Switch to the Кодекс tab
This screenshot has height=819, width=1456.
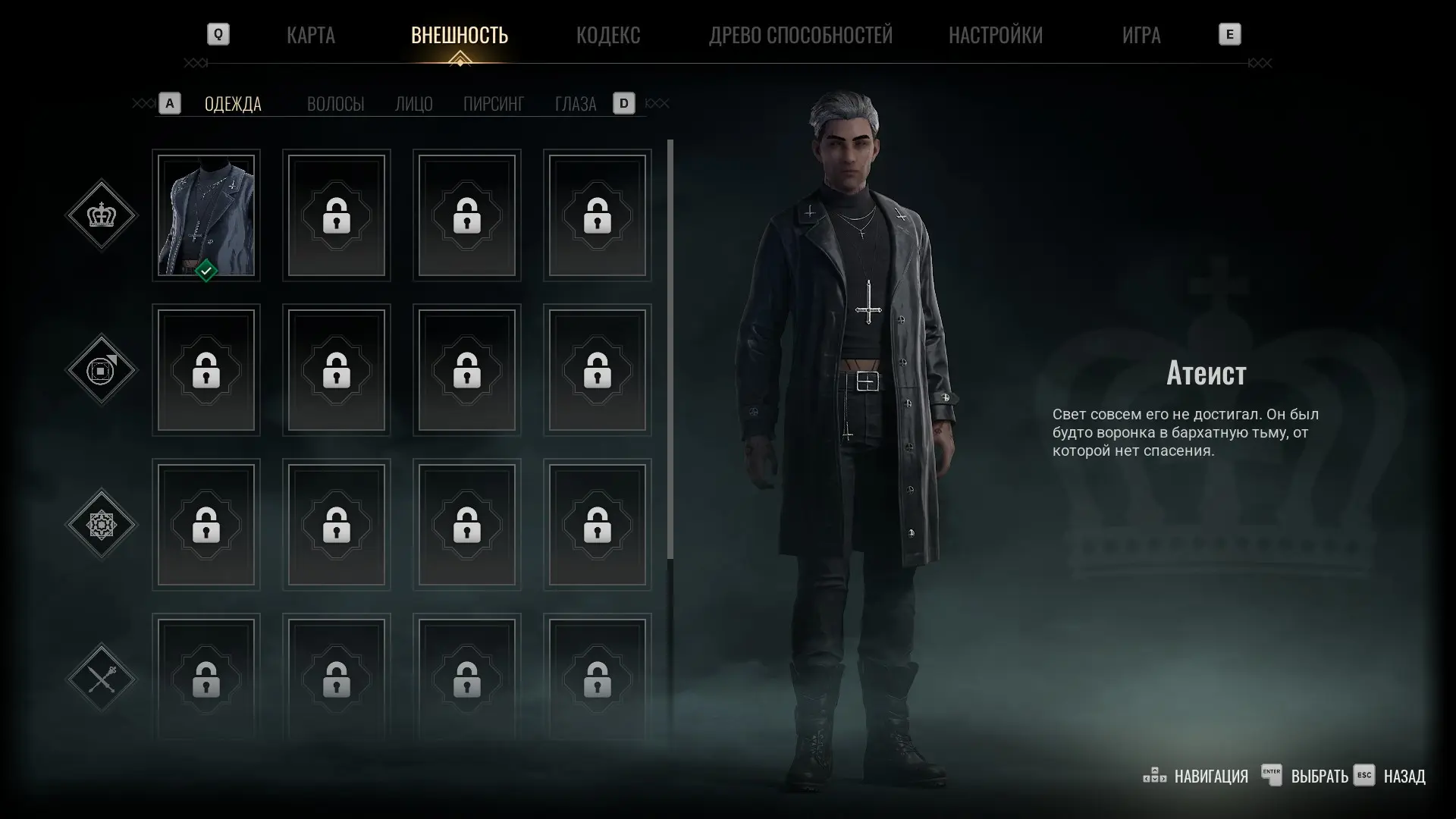[607, 35]
